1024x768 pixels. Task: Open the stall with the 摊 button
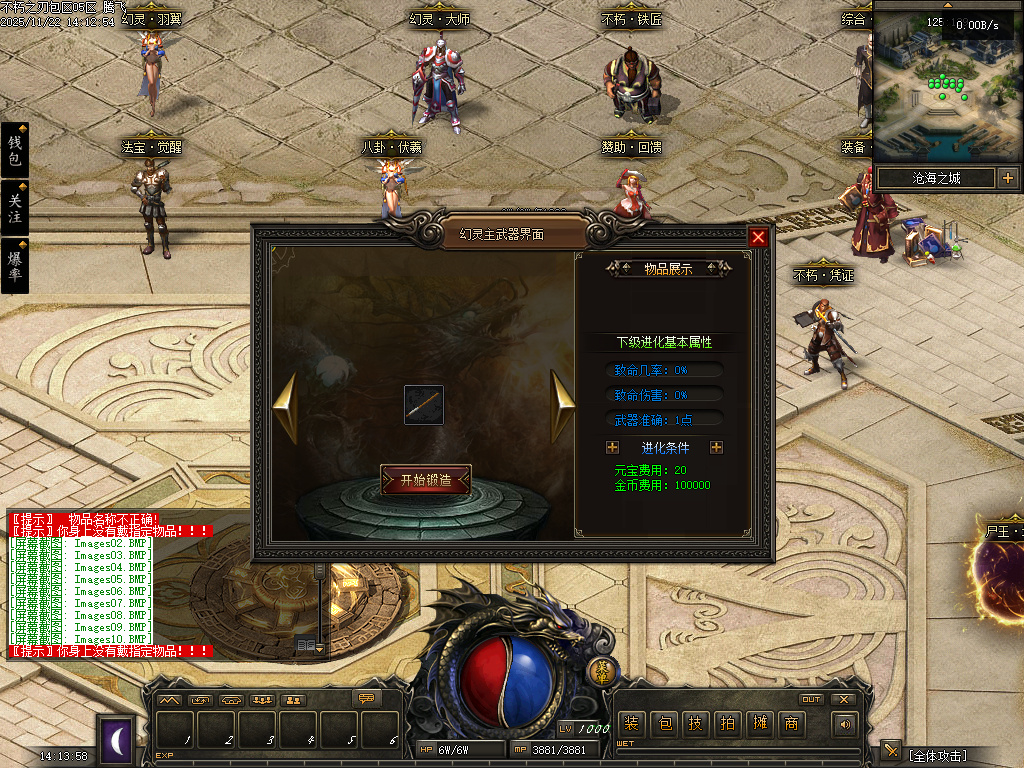click(759, 723)
